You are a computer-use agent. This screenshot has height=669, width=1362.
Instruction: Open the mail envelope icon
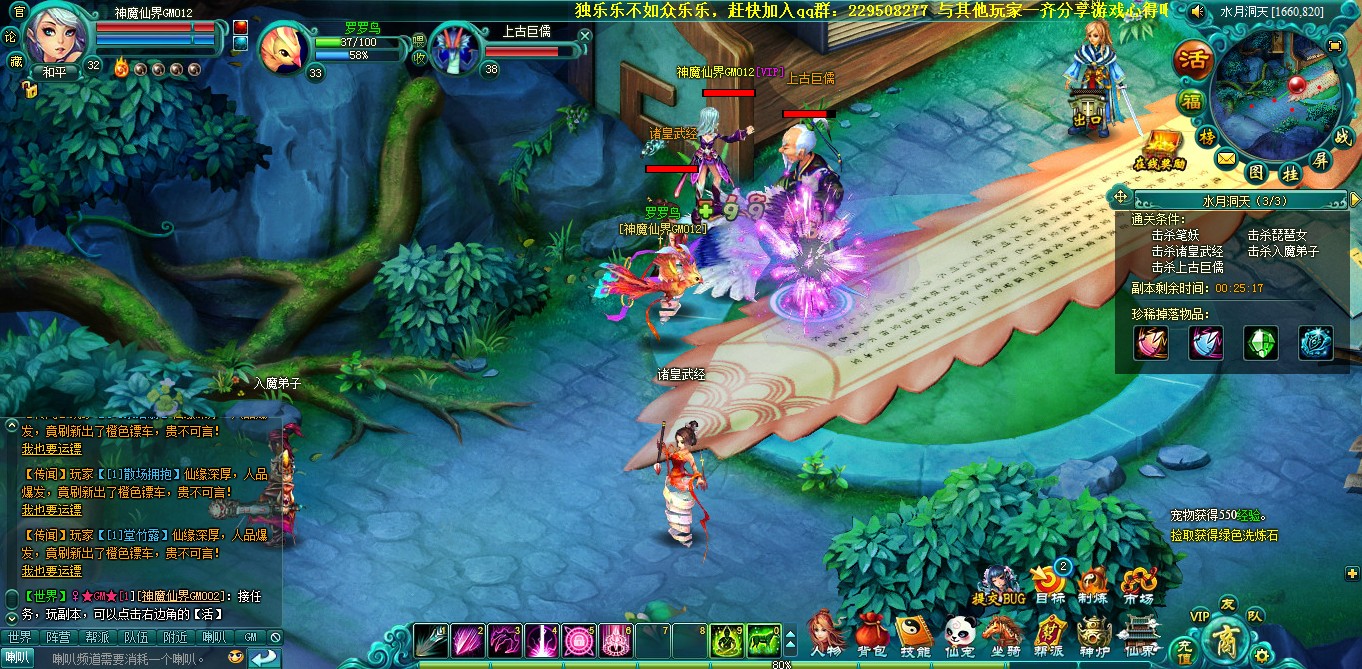click(1227, 159)
